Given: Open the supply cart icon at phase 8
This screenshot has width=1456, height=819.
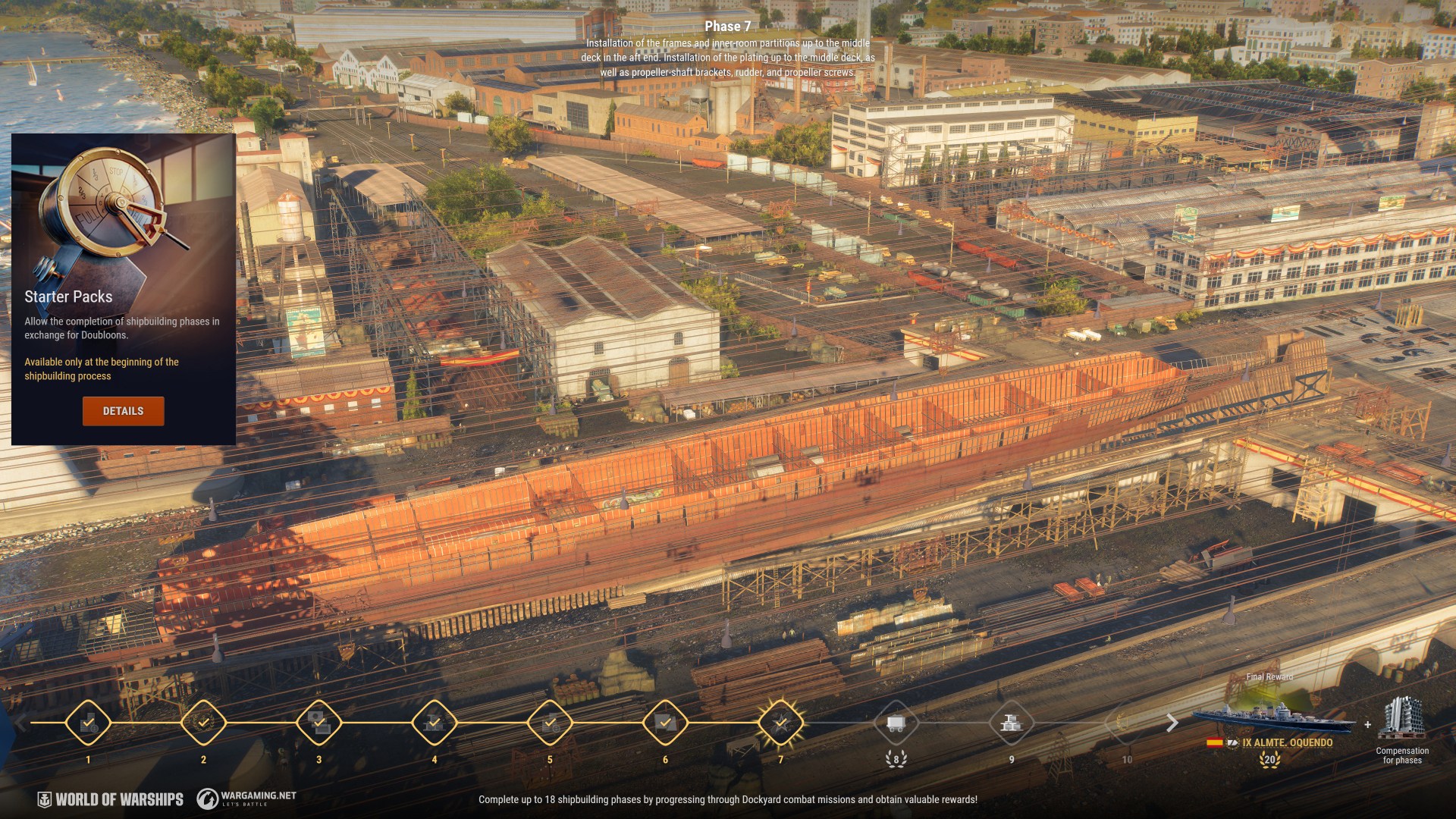Looking at the screenshot, I should [x=897, y=723].
